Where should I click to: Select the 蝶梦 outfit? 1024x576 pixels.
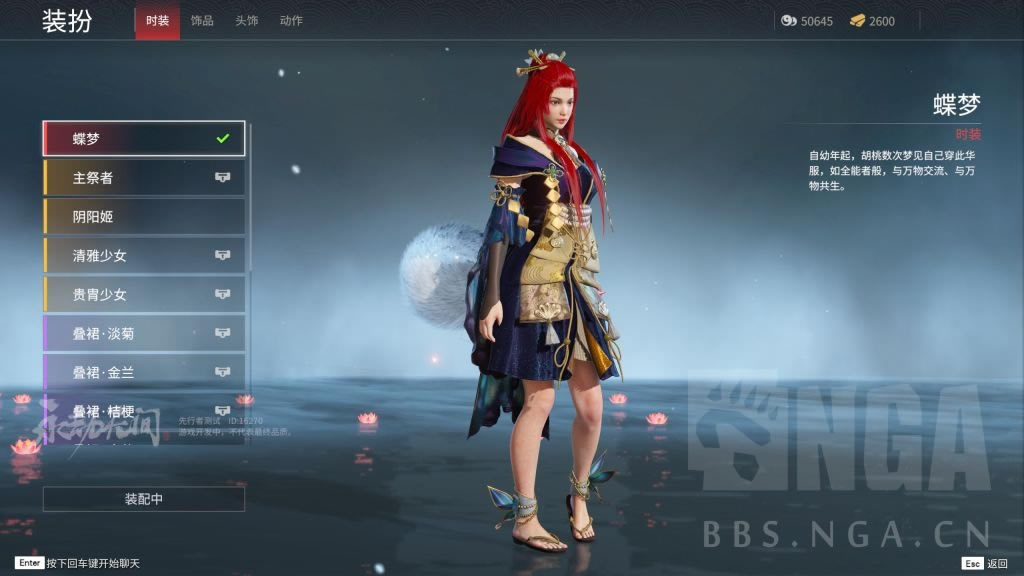coord(144,139)
